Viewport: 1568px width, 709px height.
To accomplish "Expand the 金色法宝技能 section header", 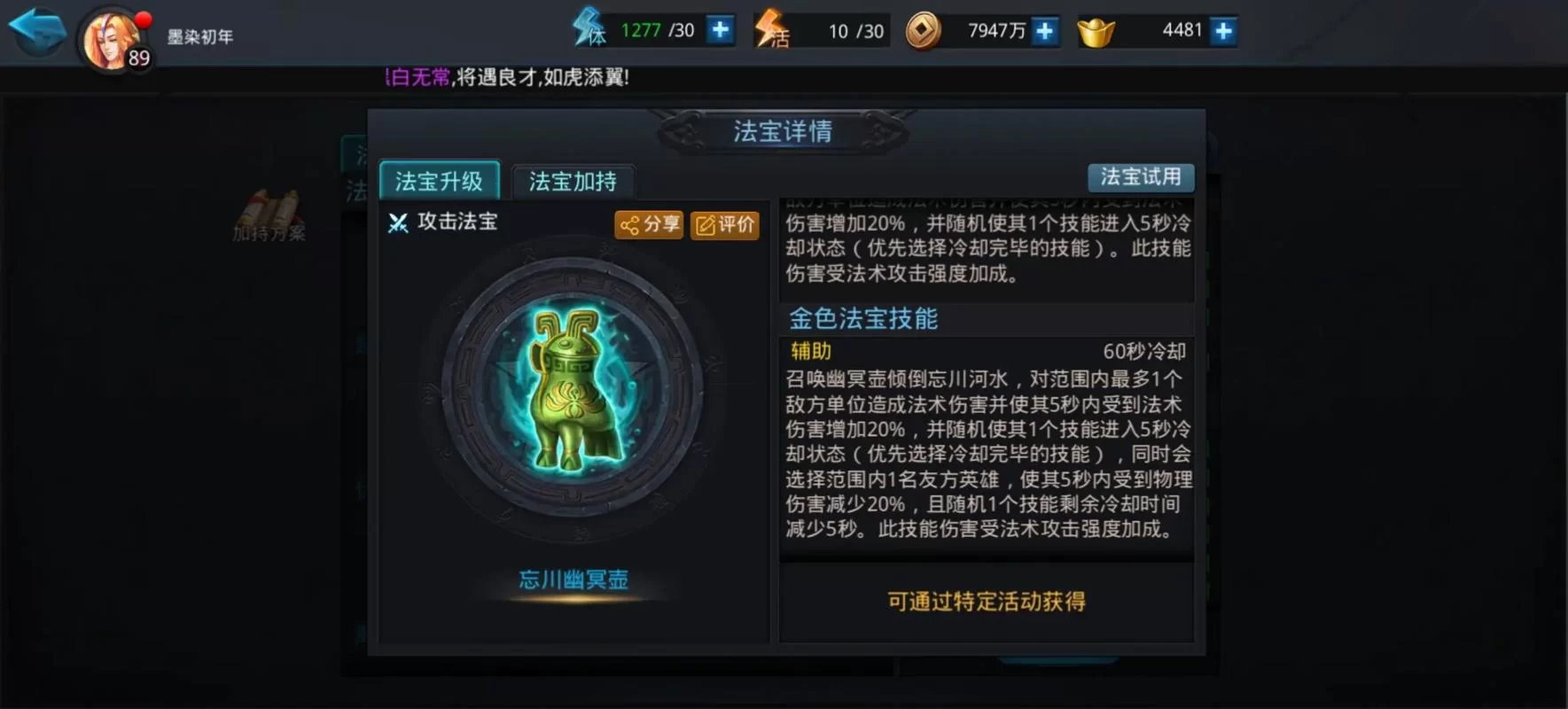I will [862, 318].
